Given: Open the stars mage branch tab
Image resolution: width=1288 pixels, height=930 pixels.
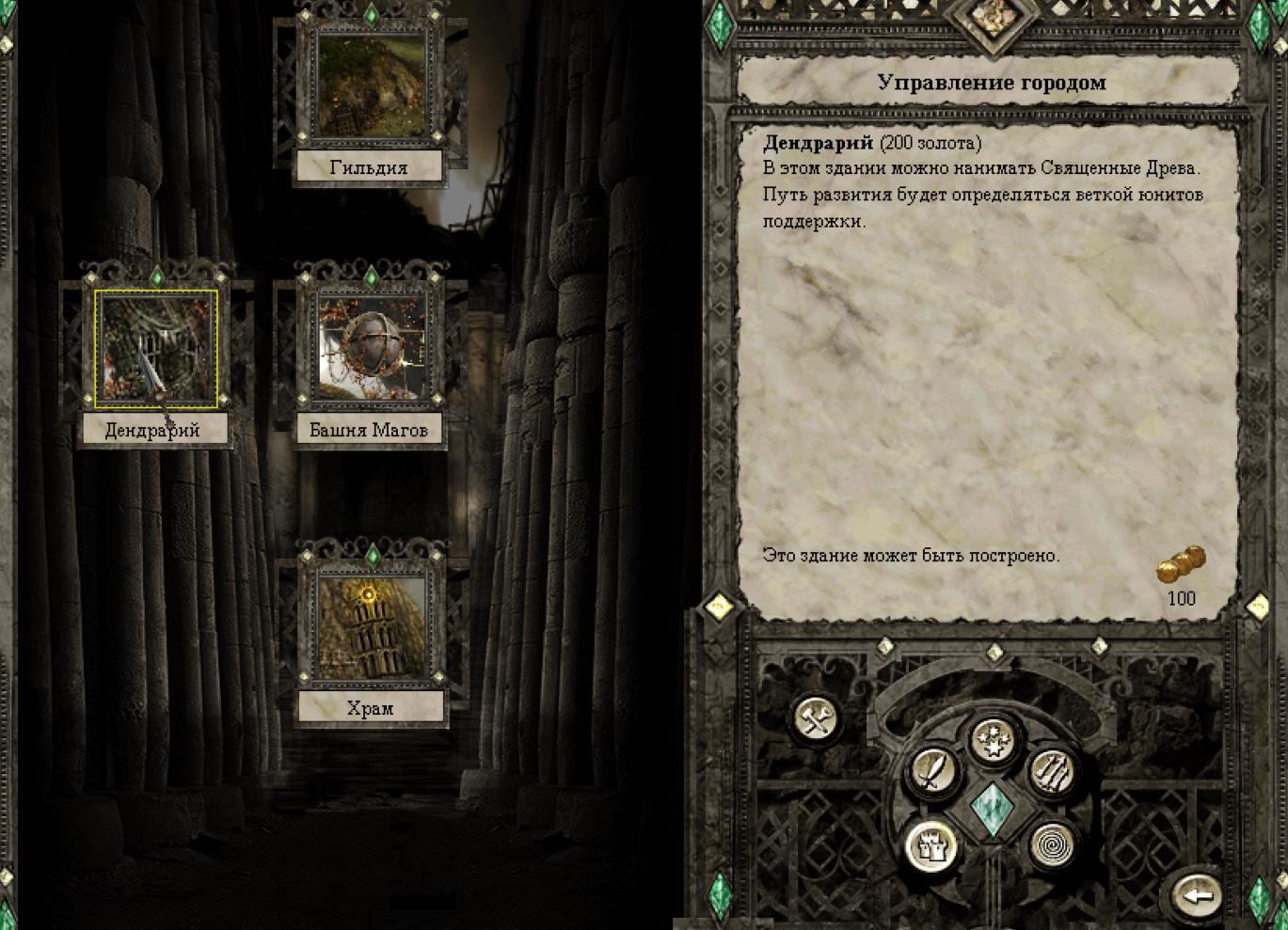Looking at the screenshot, I should 993,740.
